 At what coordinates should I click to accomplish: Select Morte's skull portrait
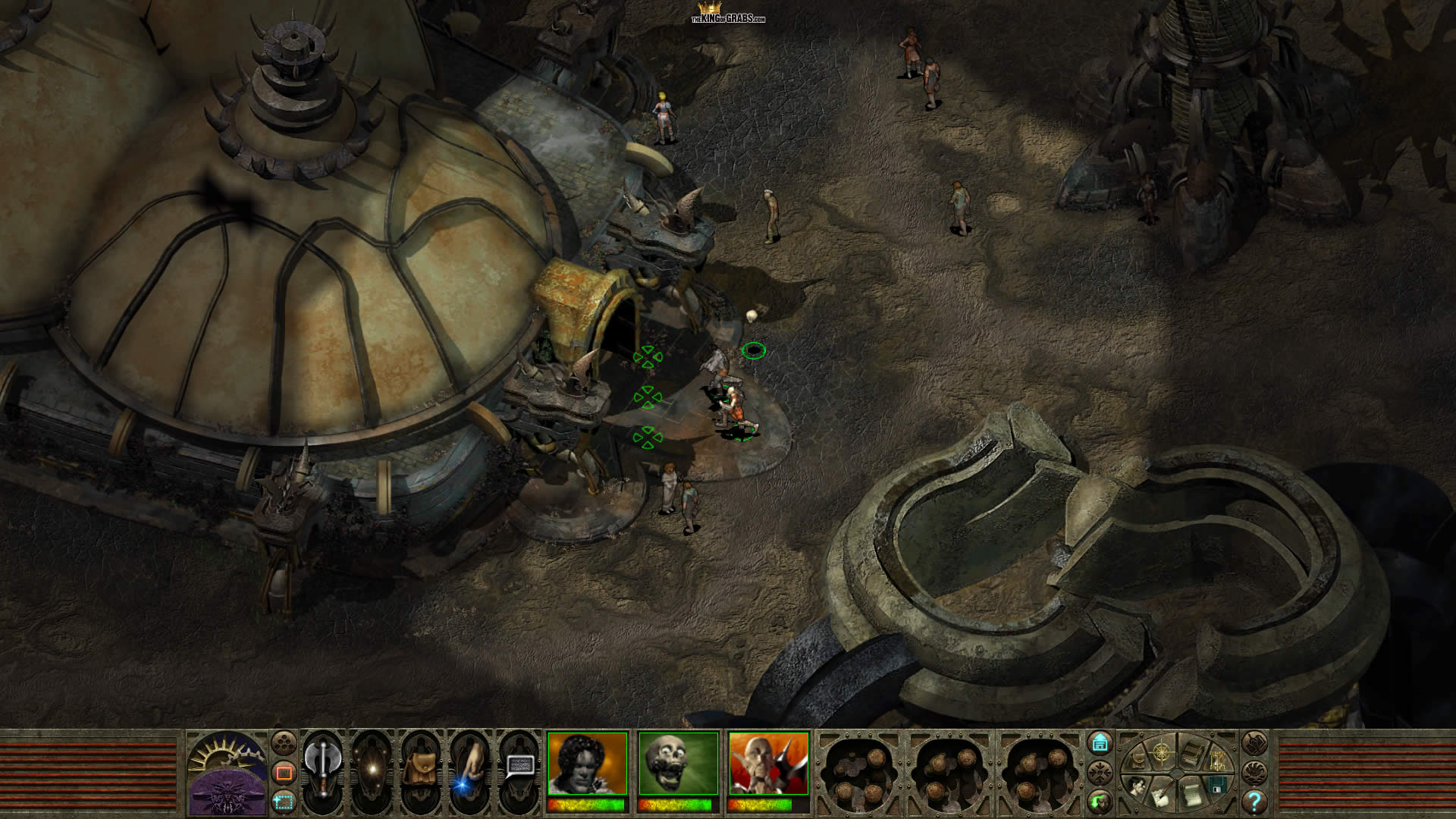click(678, 764)
